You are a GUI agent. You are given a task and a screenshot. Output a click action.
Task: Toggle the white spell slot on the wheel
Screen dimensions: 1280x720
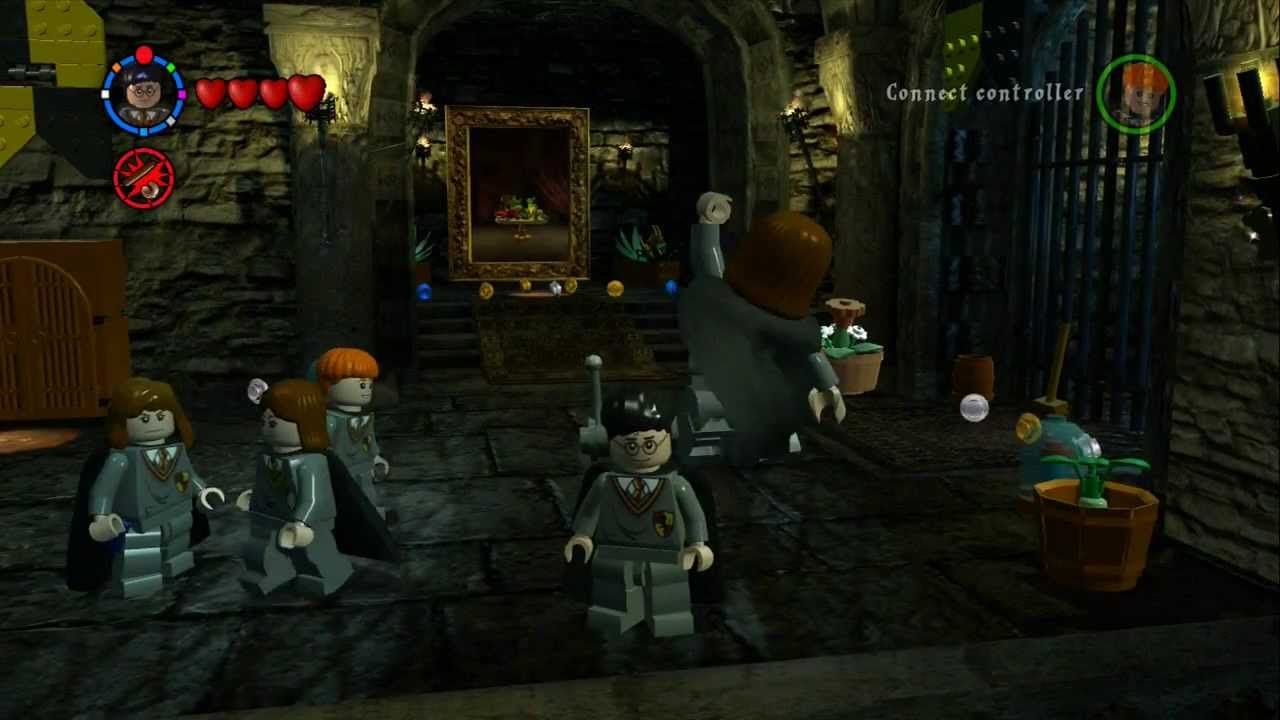pos(105,93)
